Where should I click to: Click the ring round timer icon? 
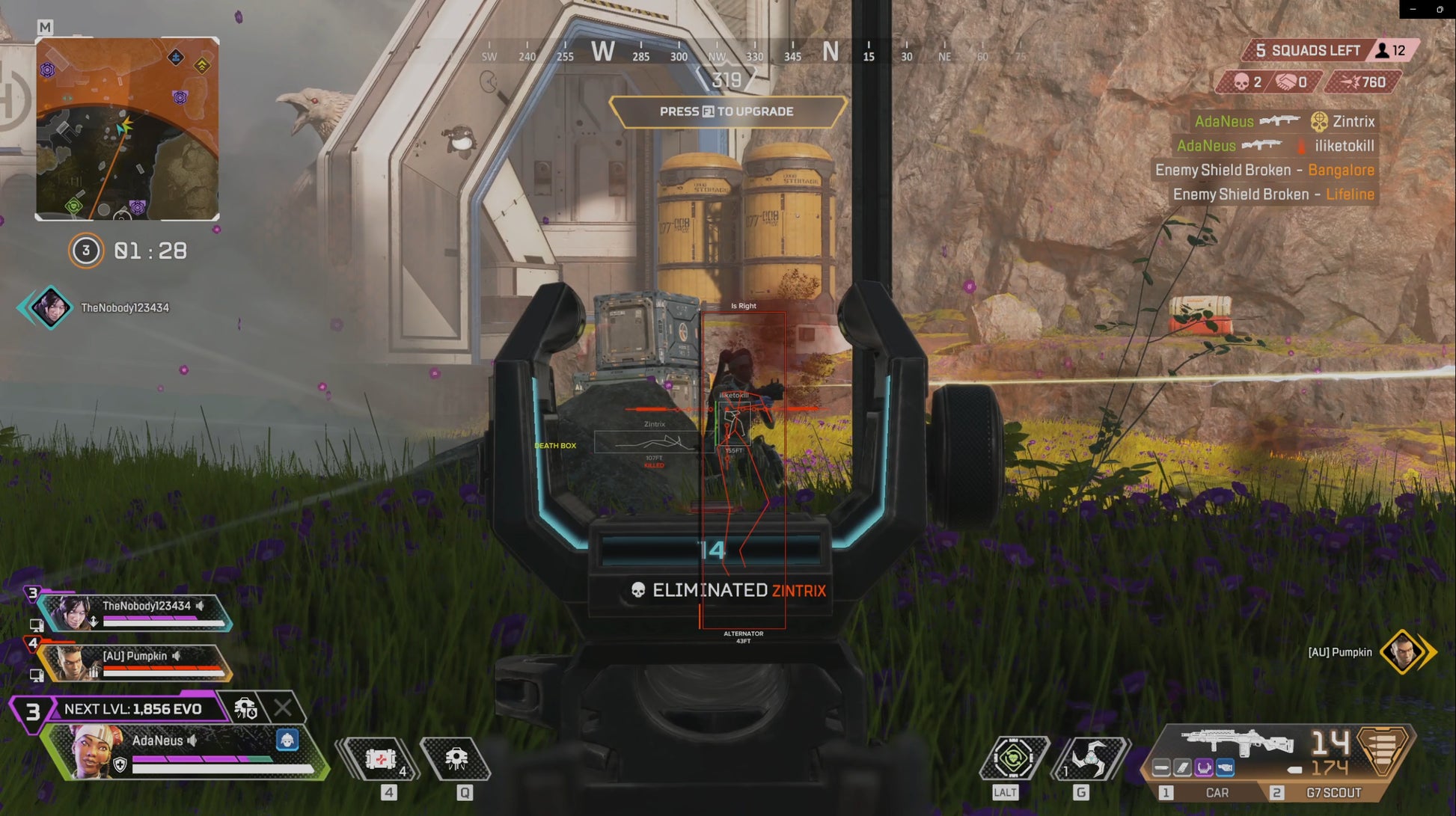pos(86,251)
